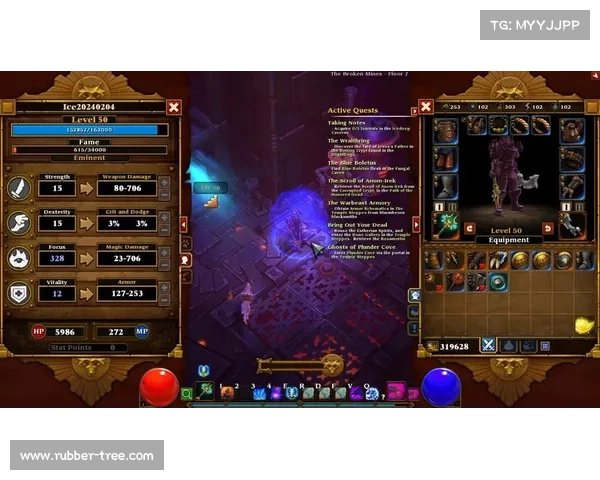Switch to the crossed swords inventory tab
Screen dimensions: 600x480
tap(489, 345)
